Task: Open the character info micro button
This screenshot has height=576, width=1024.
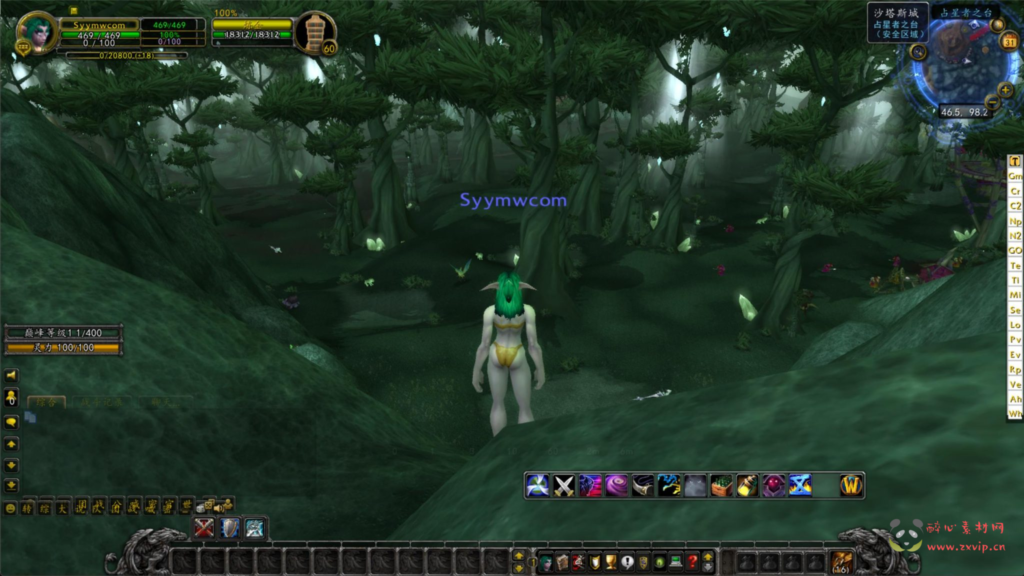Action: click(x=545, y=562)
